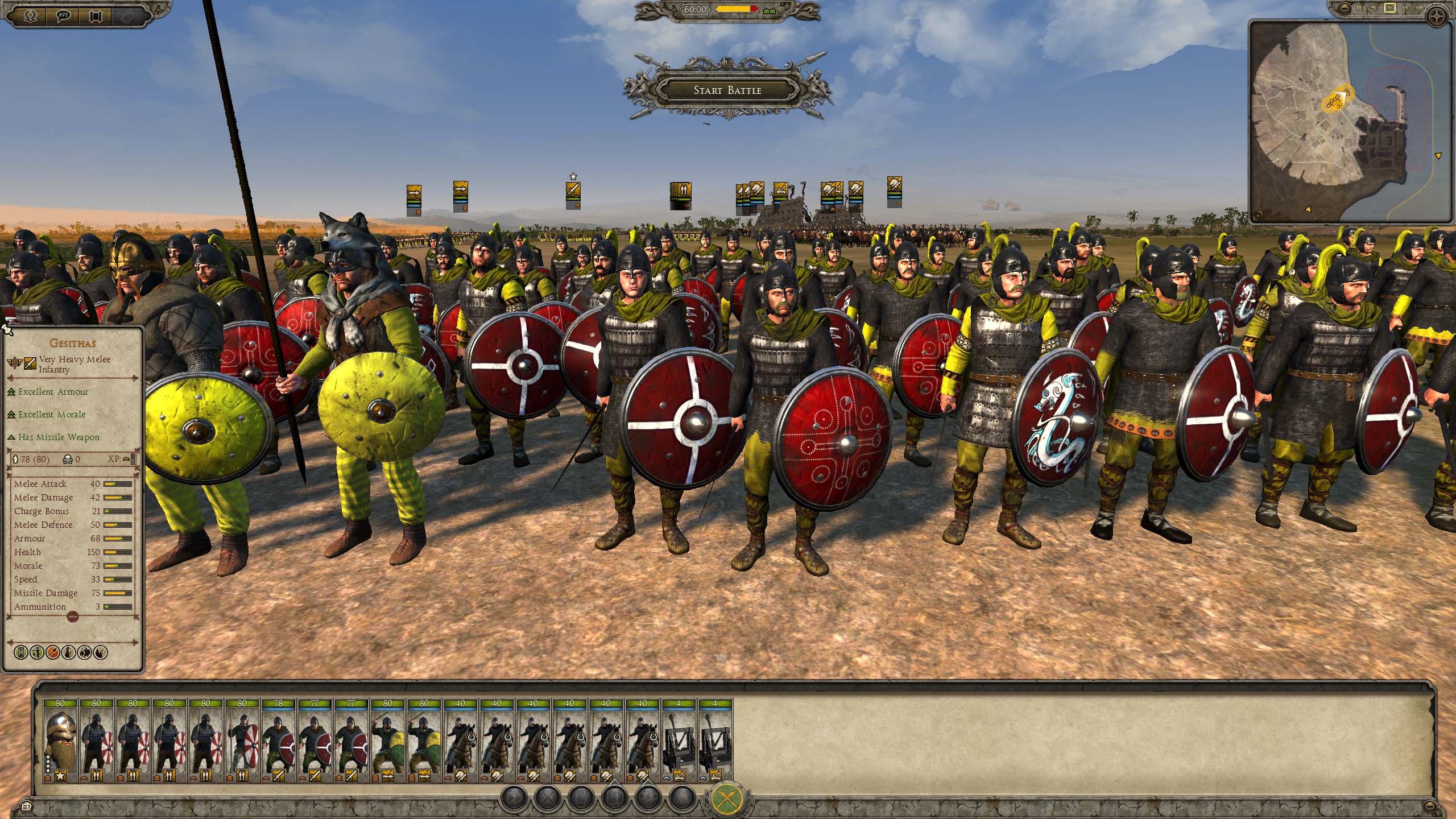
Task: Open the AVE chat speech bubble
Action: 64,15
